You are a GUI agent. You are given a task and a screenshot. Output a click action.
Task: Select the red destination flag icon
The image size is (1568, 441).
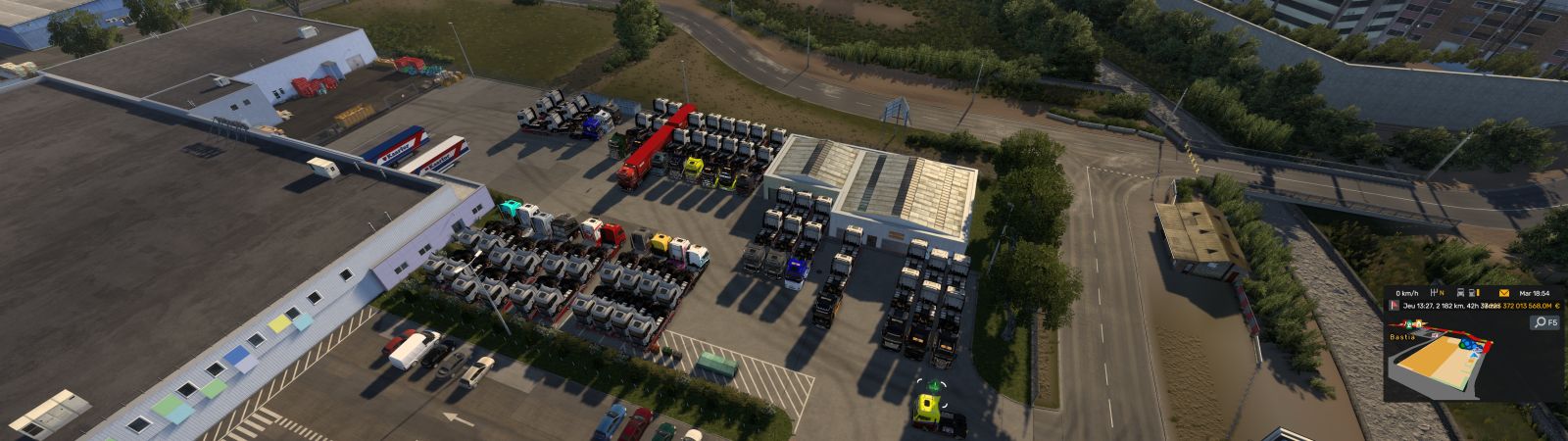tap(1395, 306)
